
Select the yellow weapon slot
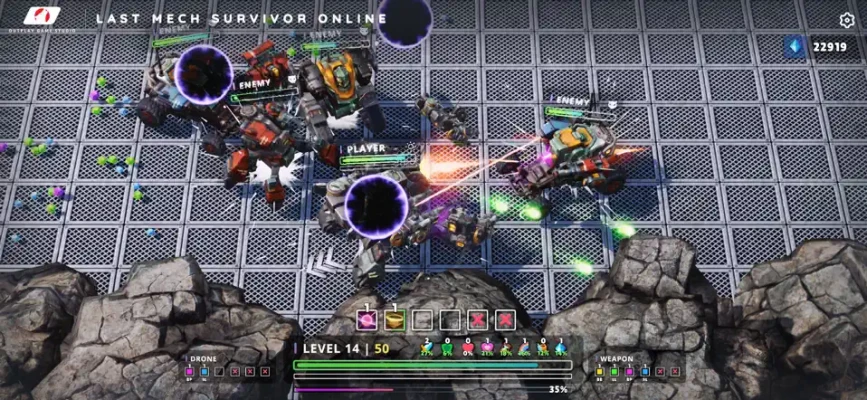tap(600, 371)
